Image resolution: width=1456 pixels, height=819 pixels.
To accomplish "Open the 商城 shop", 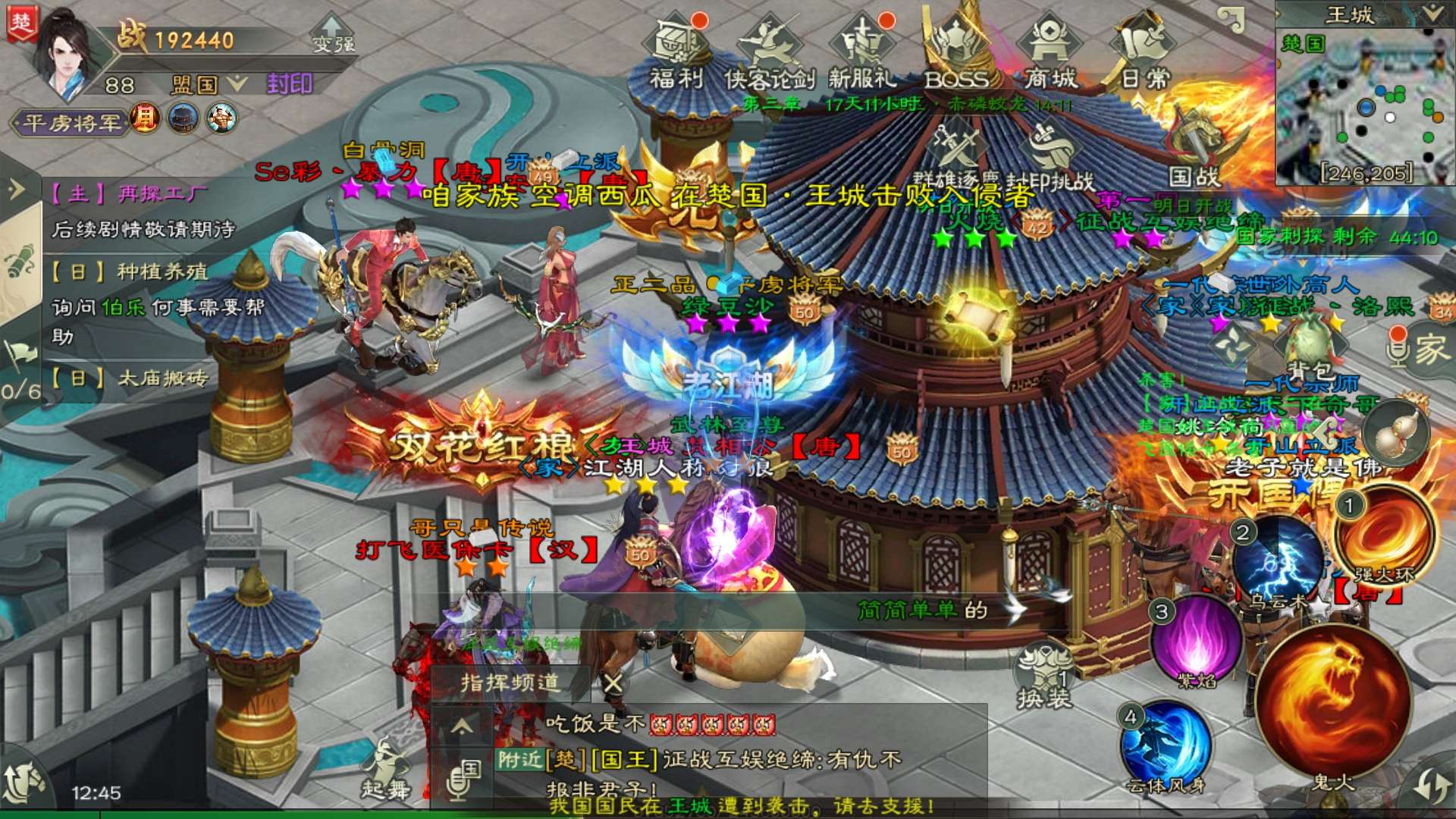I will 1050,52.
